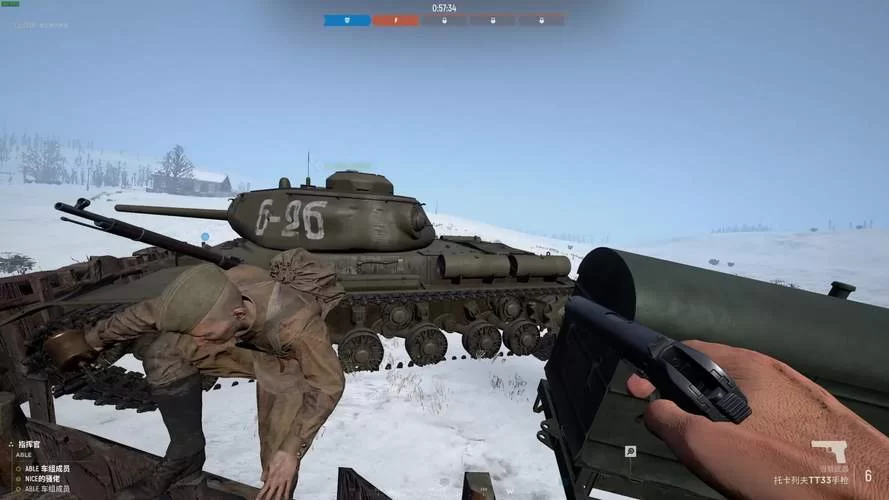This screenshot has width=889, height=500.
Task: Select the blue captured sector indicator
Action: [347, 20]
